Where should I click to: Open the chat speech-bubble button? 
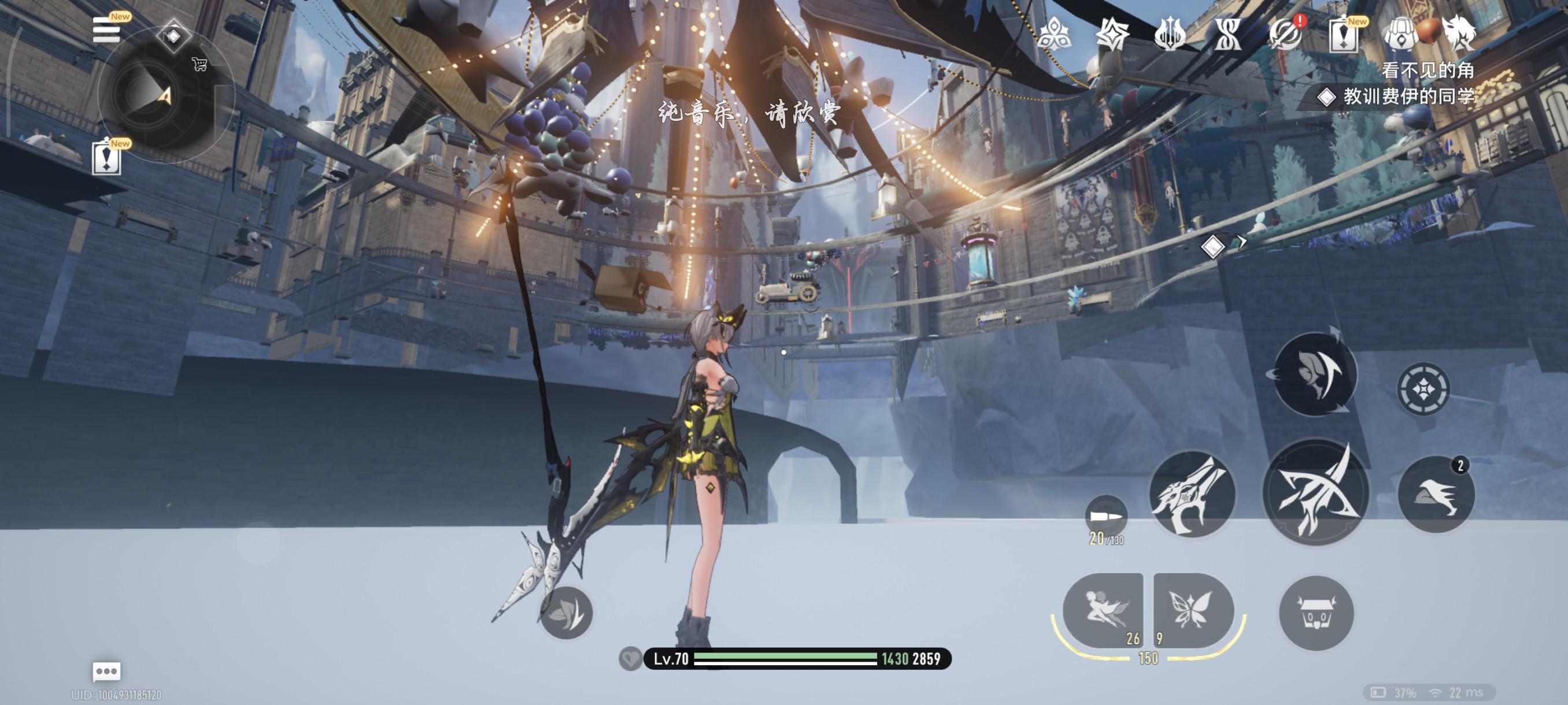click(106, 671)
